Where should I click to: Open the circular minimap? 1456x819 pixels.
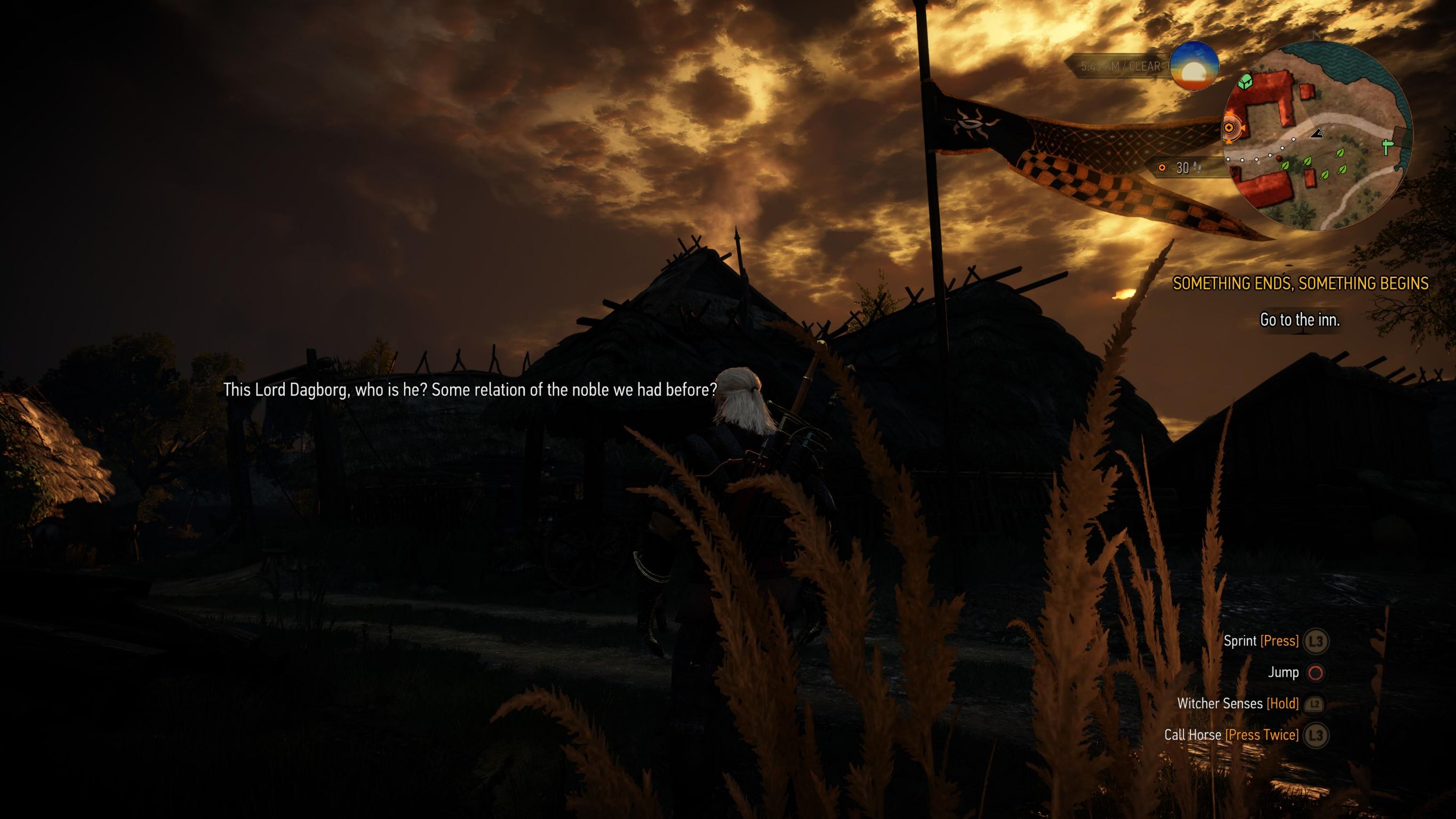(1317, 135)
